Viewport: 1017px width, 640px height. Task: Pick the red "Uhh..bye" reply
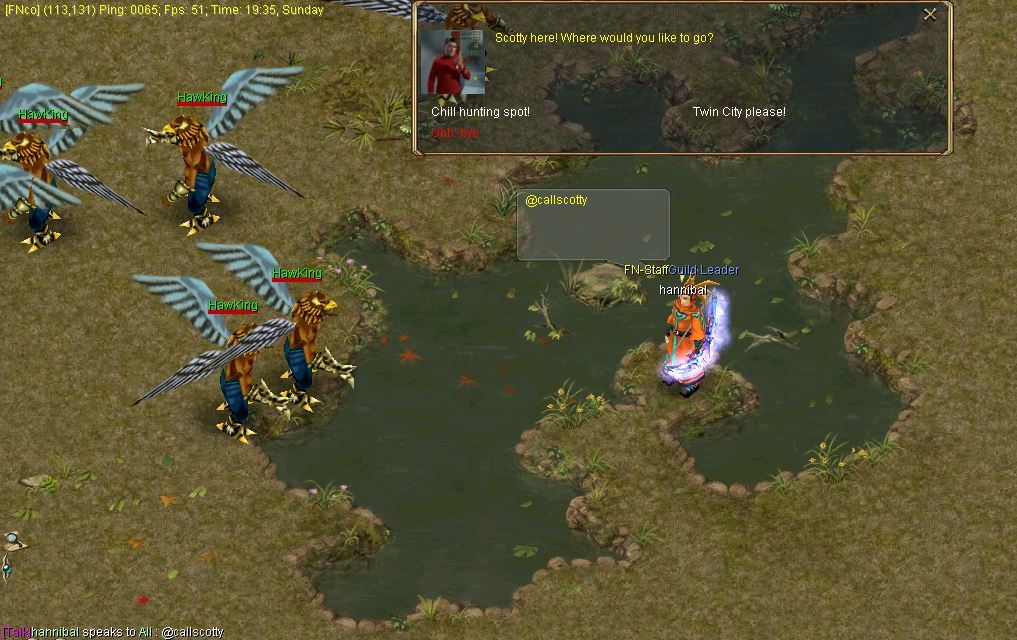coord(455,133)
